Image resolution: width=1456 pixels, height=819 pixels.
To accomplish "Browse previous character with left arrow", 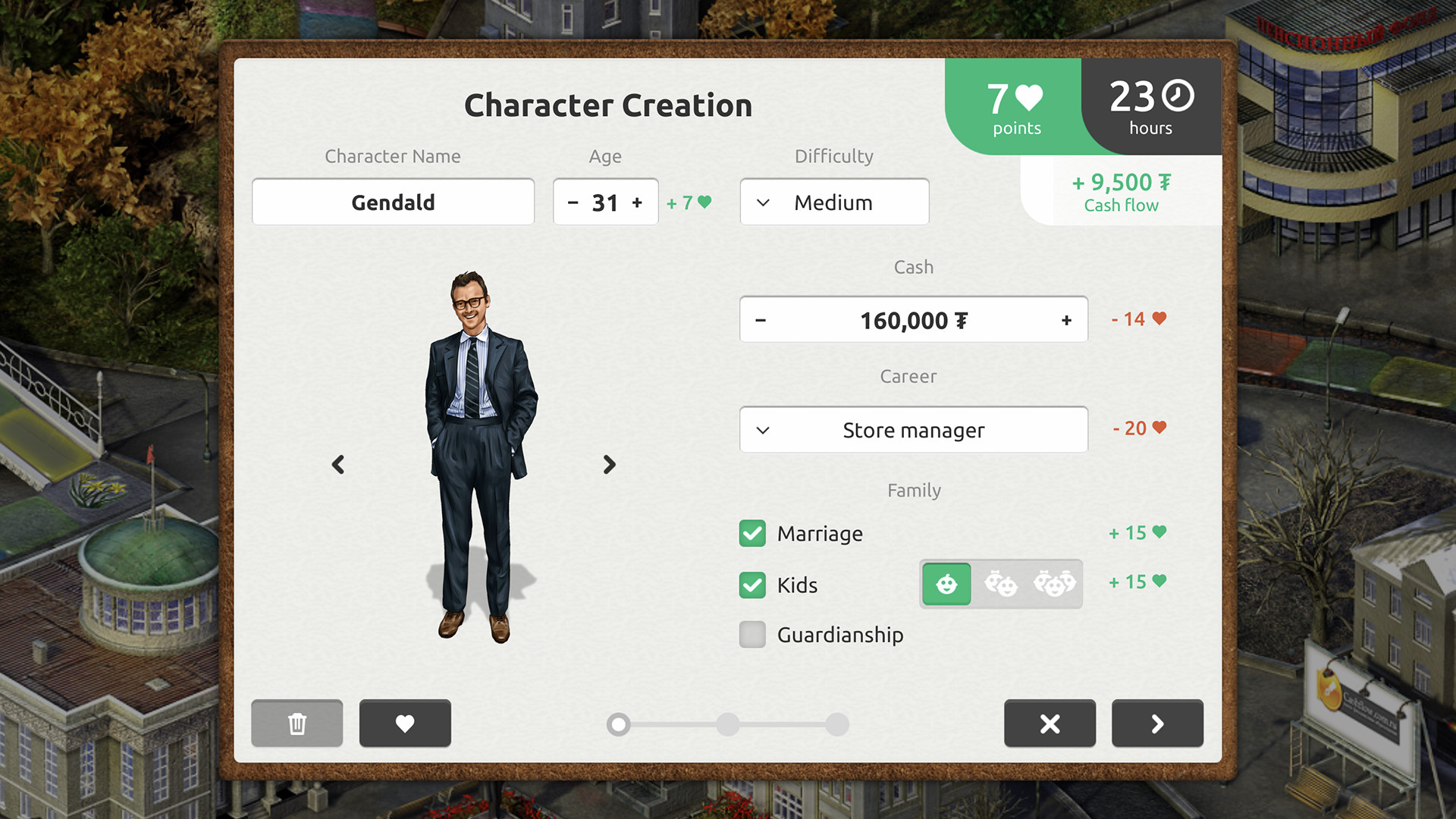I will [338, 464].
